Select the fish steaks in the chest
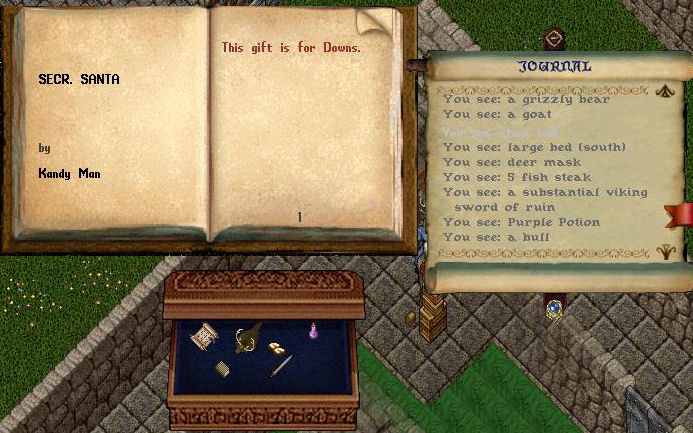693x433 pixels. point(276,347)
